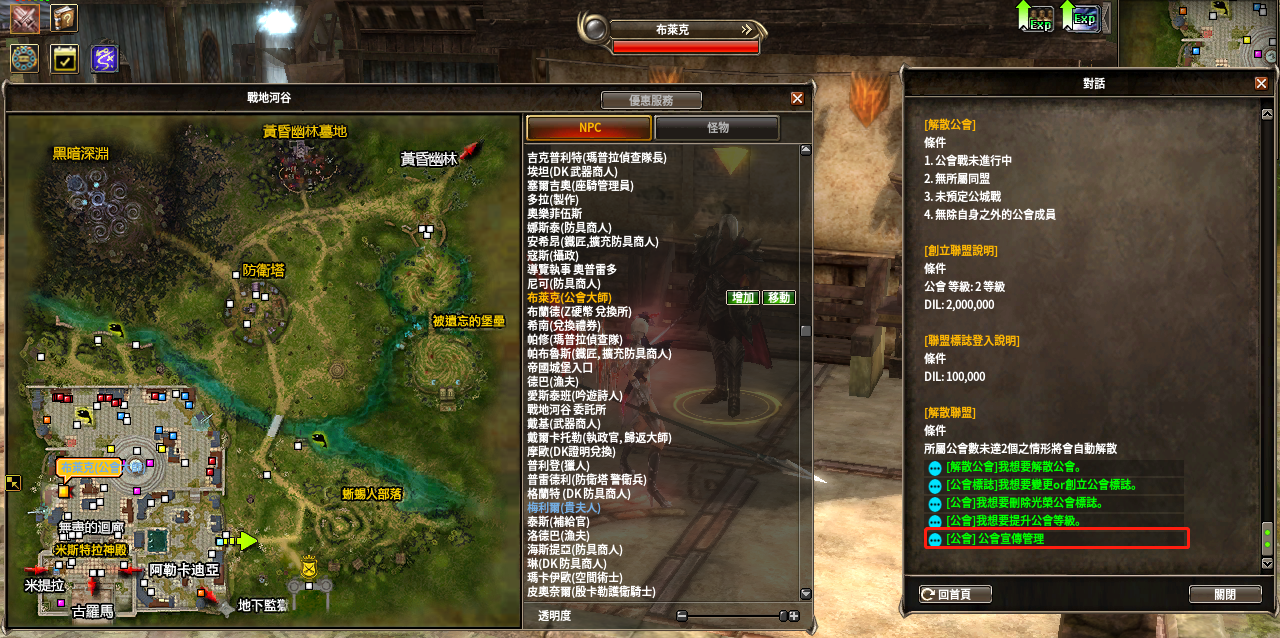The image size is (1280, 638).
Task: Open the 優惠服務 button
Action: pos(651,100)
